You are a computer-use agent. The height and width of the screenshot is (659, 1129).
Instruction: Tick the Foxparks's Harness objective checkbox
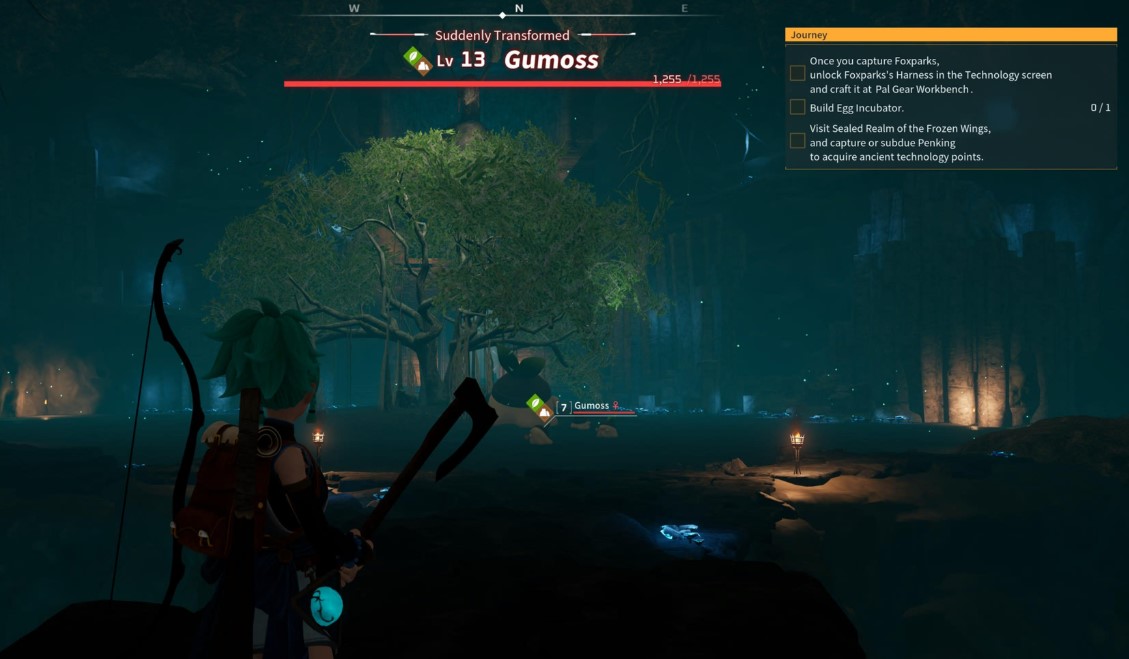click(x=797, y=73)
